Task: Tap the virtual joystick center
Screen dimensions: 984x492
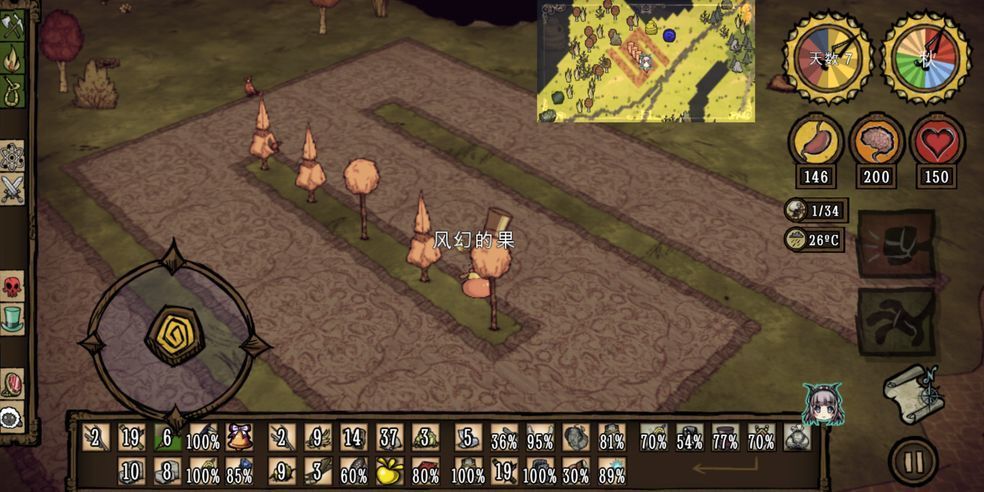Action: (x=175, y=336)
